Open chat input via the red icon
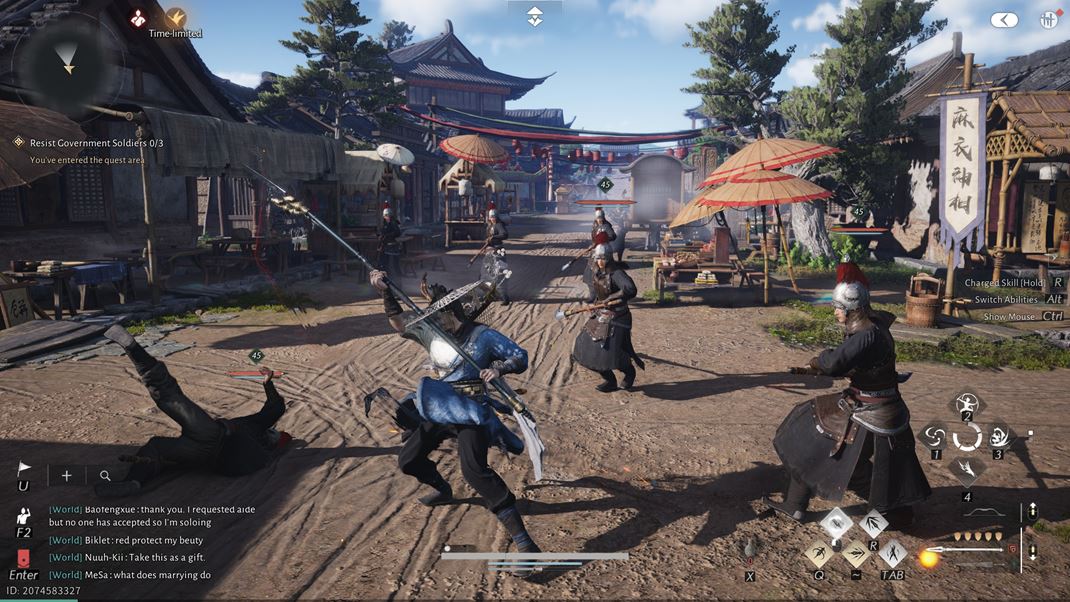 (24, 557)
